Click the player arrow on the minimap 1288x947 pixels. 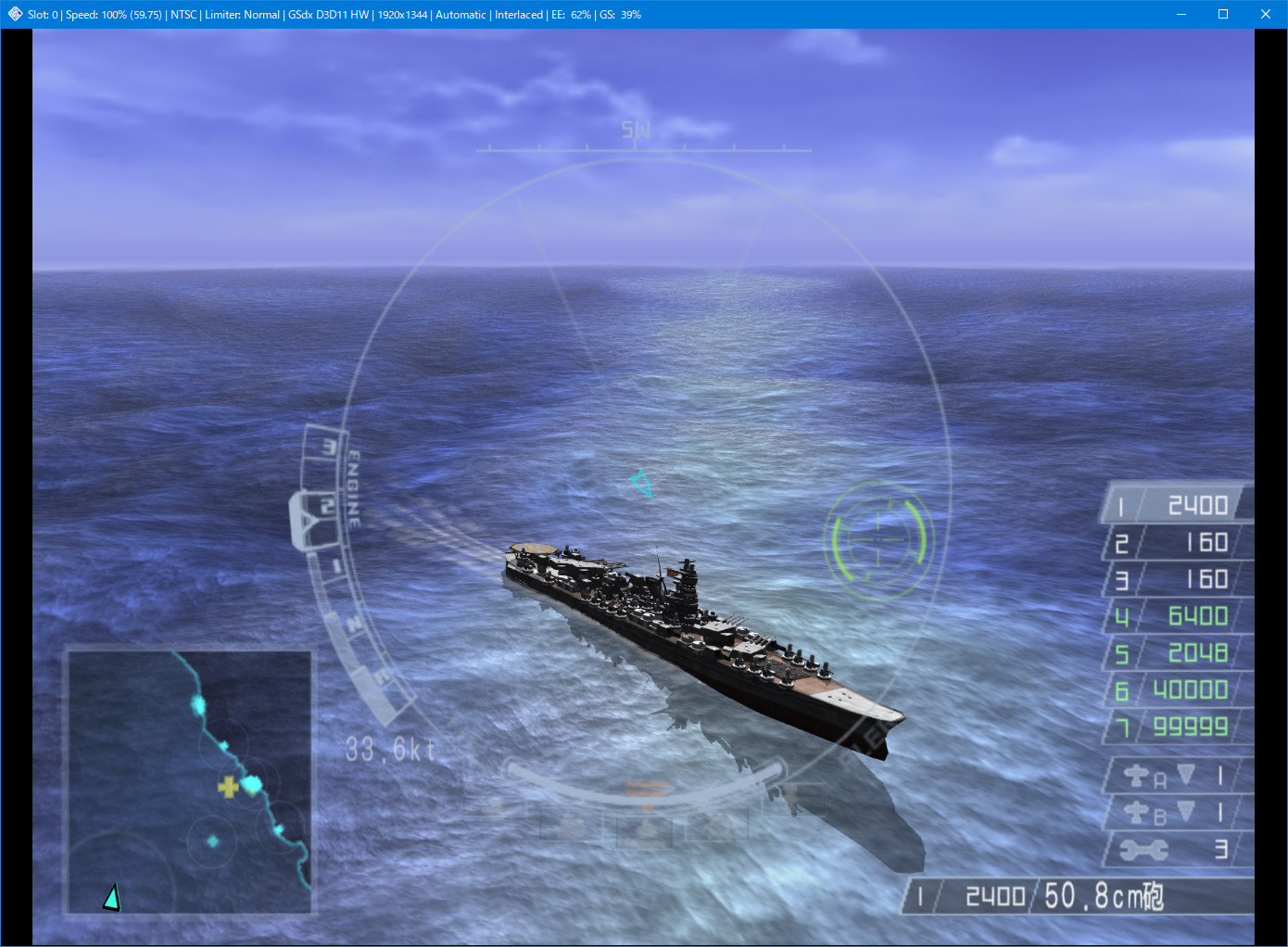pyautogui.click(x=112, y=895)
